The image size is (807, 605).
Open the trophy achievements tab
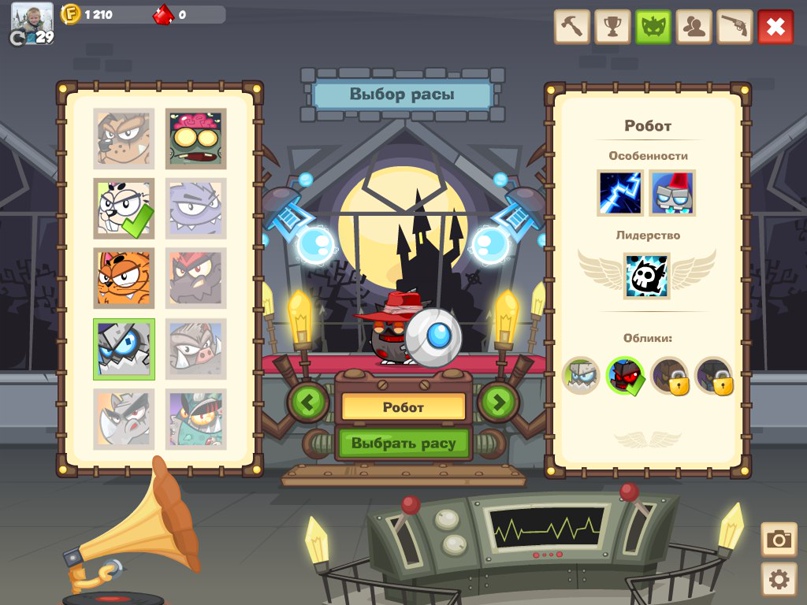coord(613,27)
